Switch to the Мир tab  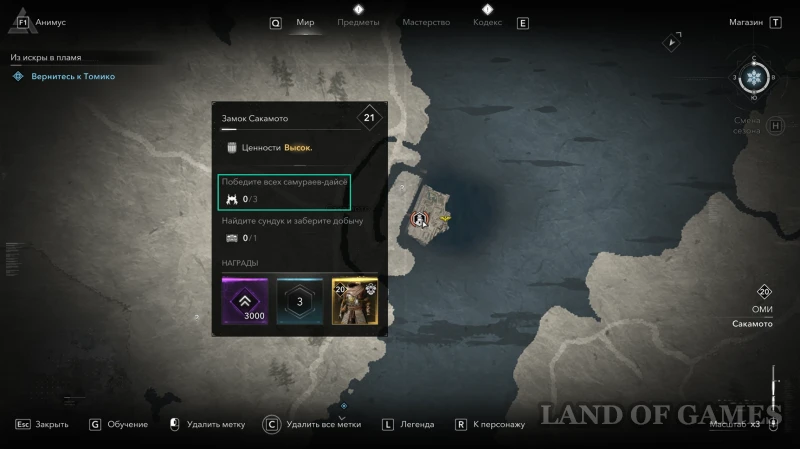305,22
